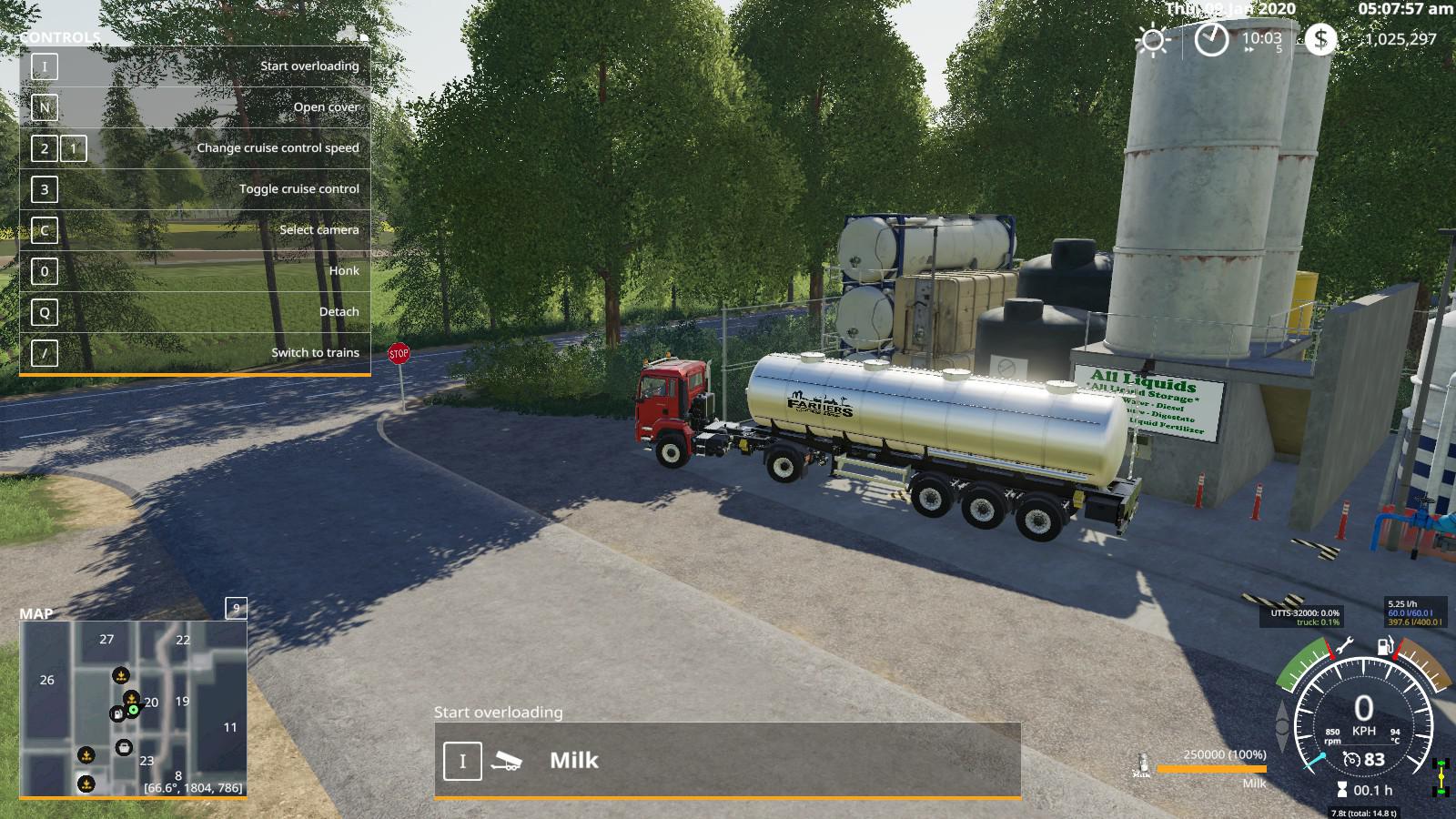The image size is (1456, 819).
Task: Select the Start overloading controls row
Action: [x=195, y=66]
